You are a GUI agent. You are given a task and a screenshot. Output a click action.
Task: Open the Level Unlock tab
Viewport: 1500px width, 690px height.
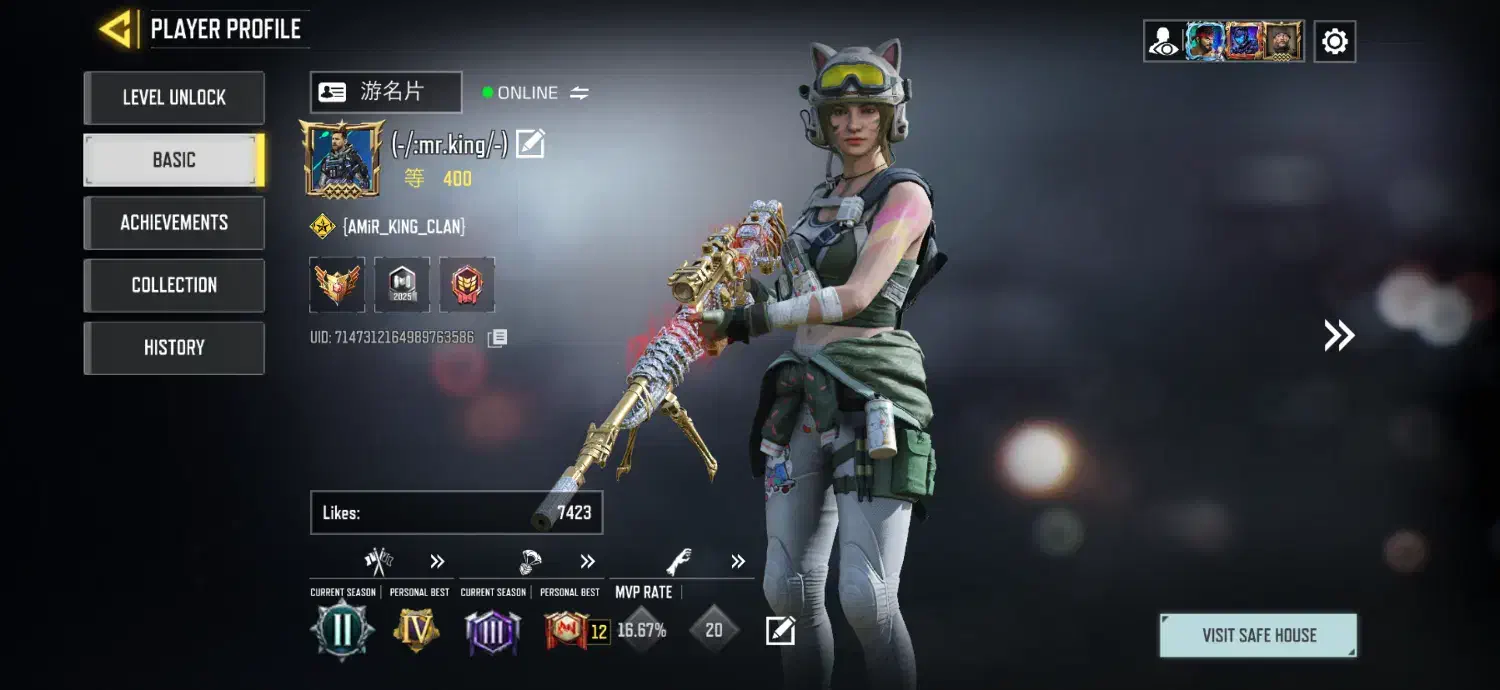174,98
